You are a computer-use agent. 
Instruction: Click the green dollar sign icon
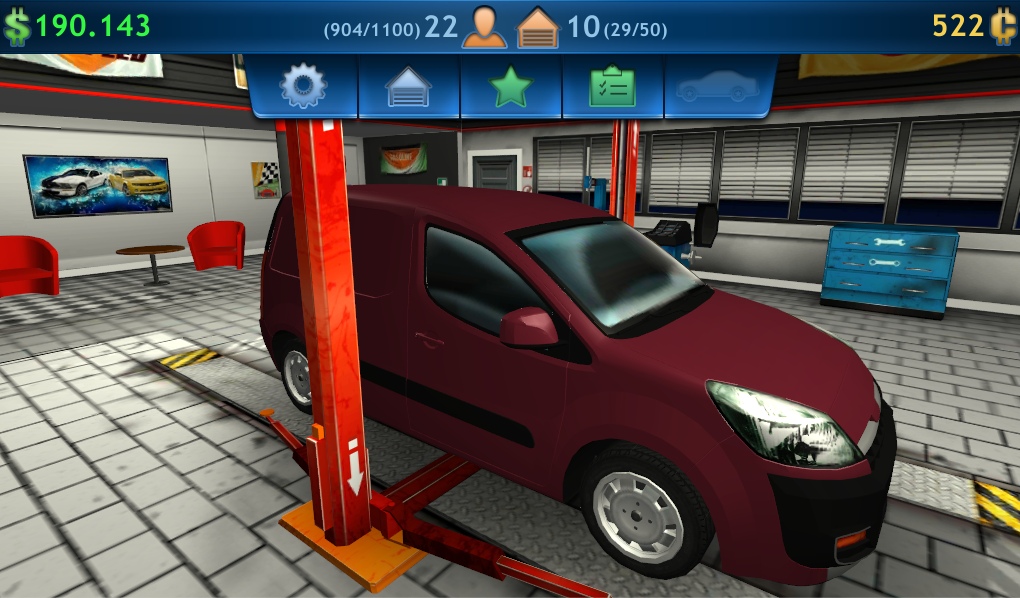pos(16,27)
